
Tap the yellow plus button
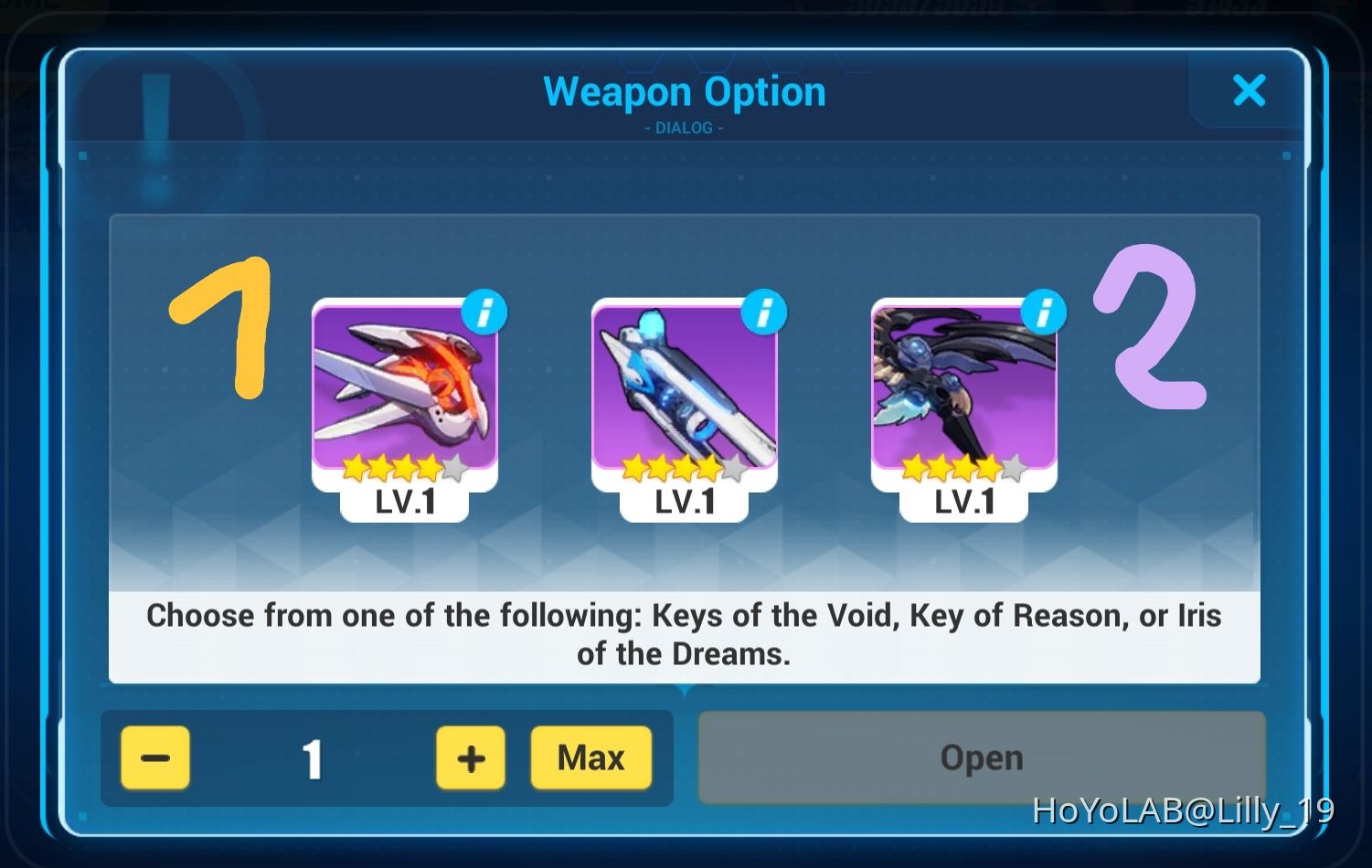point(469,757)
